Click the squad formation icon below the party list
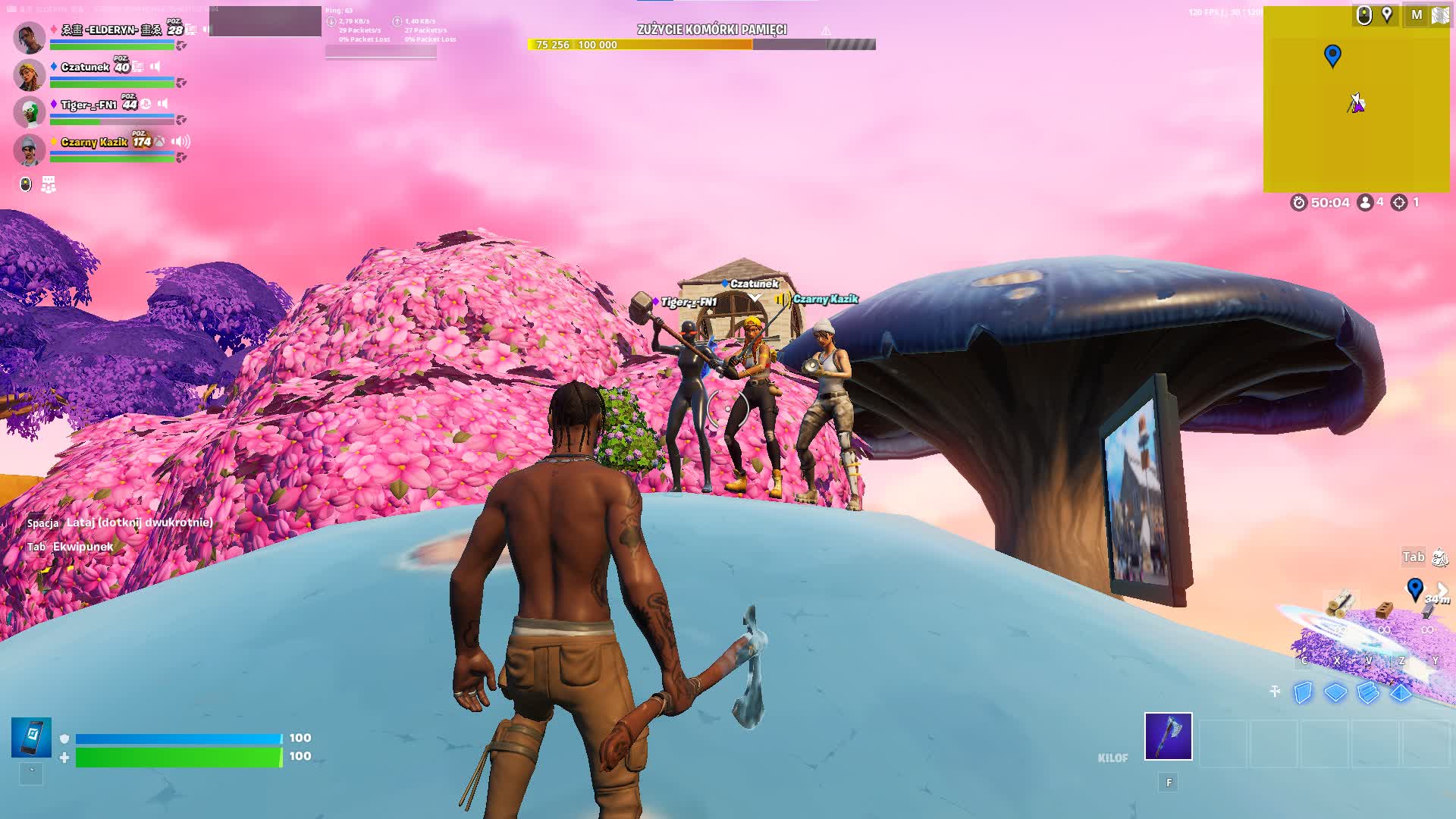This screenshot has height=819, width=1456. click(48, 185)
